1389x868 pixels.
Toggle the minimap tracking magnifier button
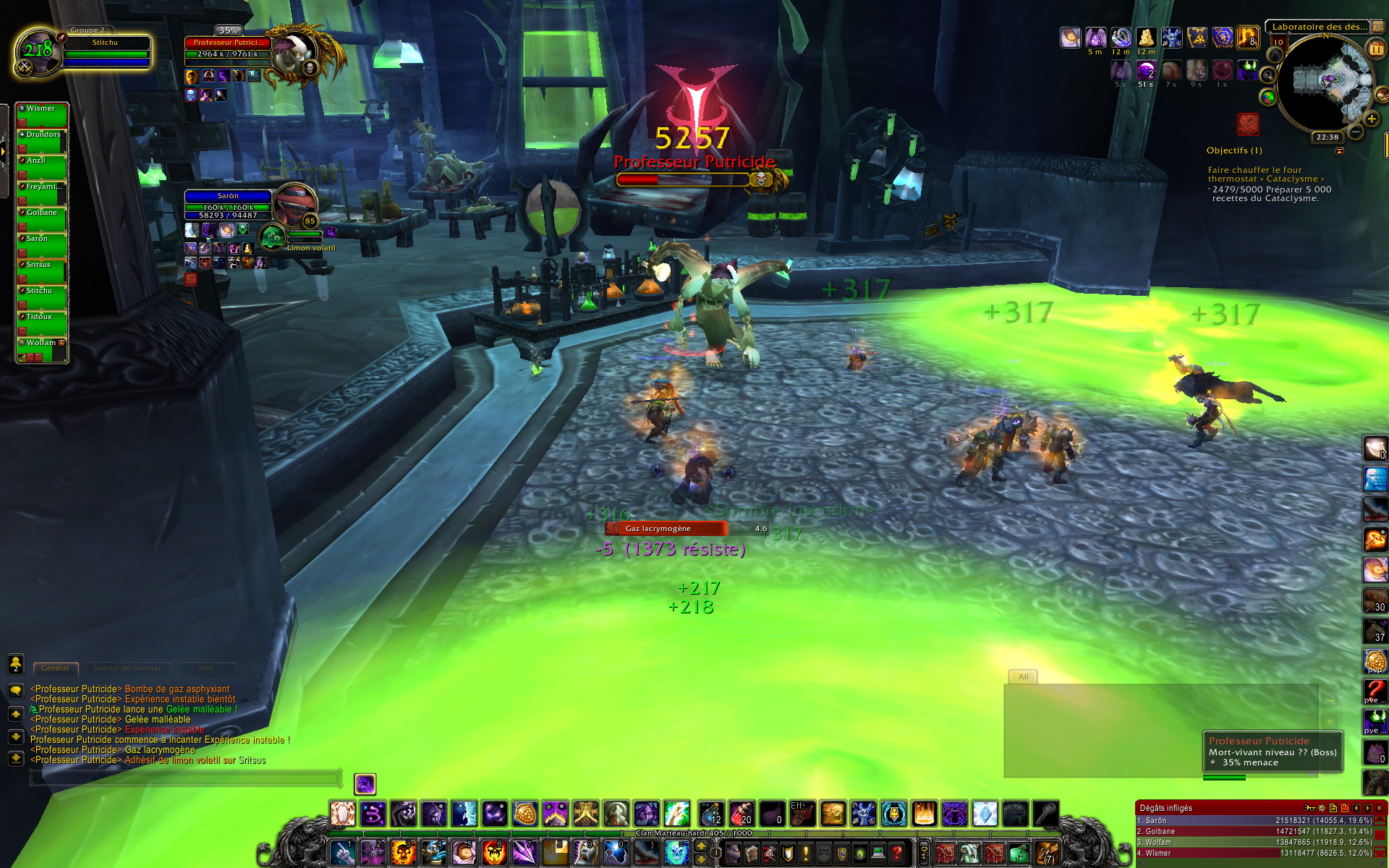coord(1267,75)
